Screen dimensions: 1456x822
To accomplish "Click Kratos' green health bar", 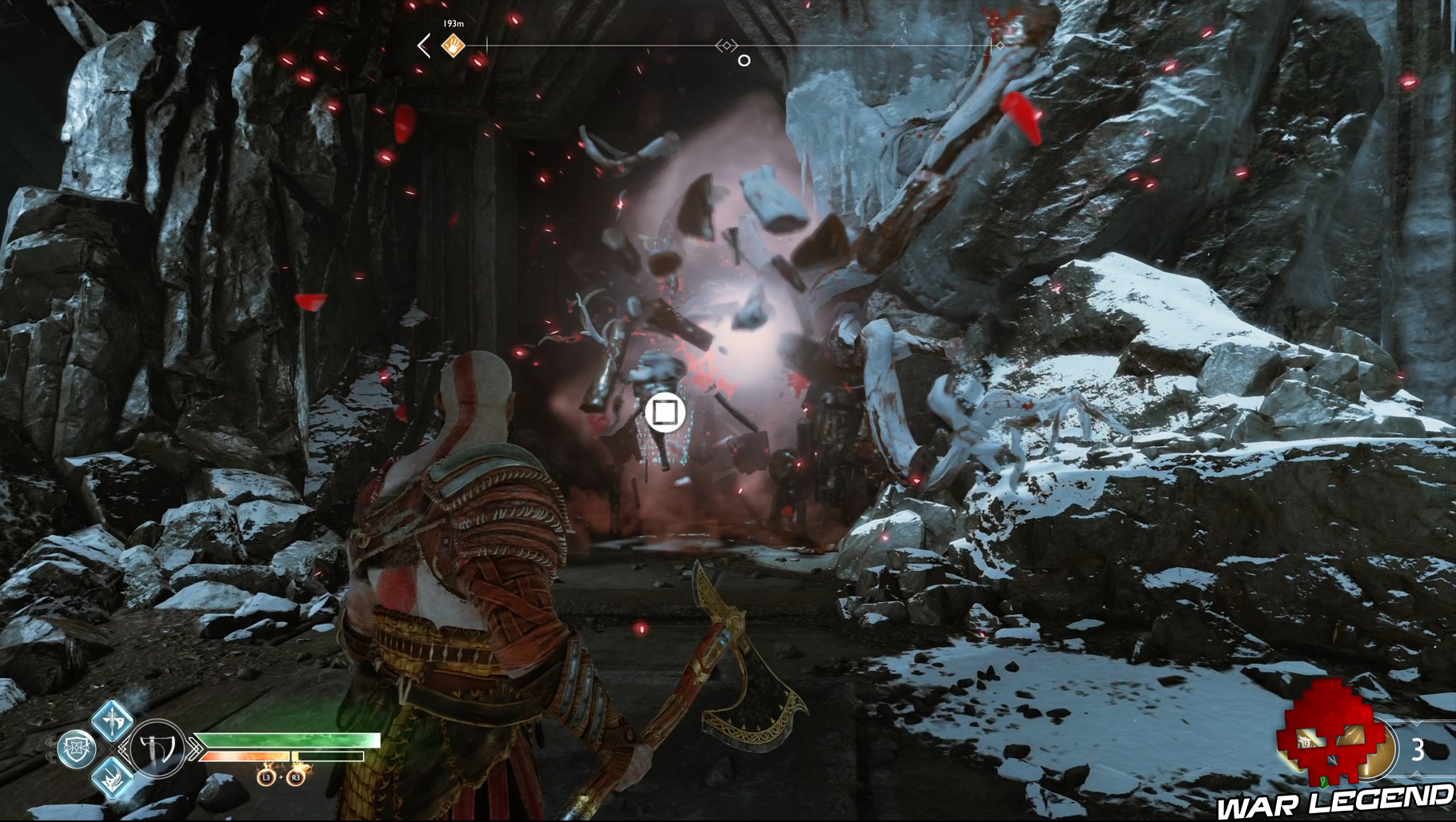I will (x=288, y=740).
